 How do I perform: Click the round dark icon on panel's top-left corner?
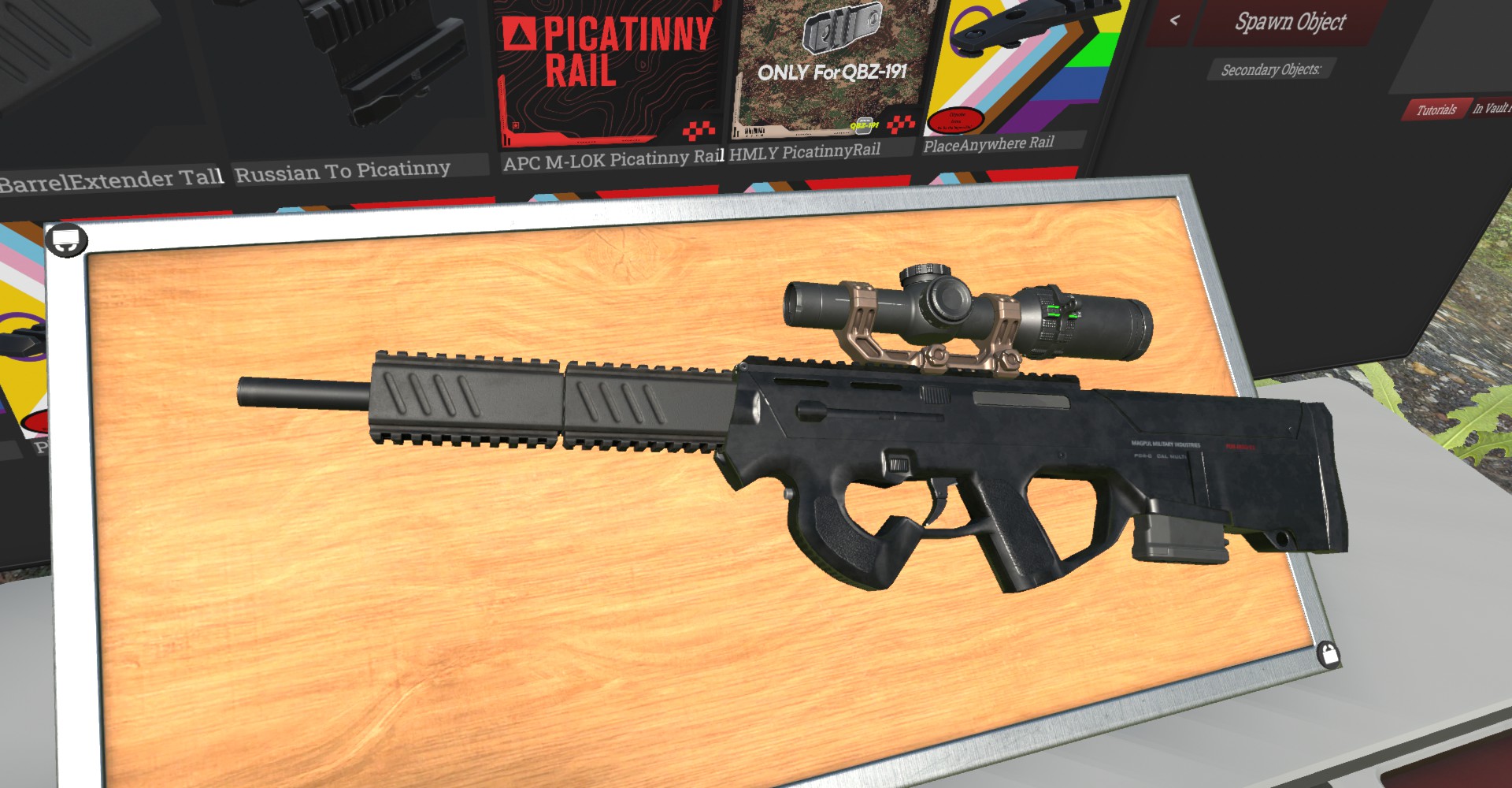click(x=66, y=240)
